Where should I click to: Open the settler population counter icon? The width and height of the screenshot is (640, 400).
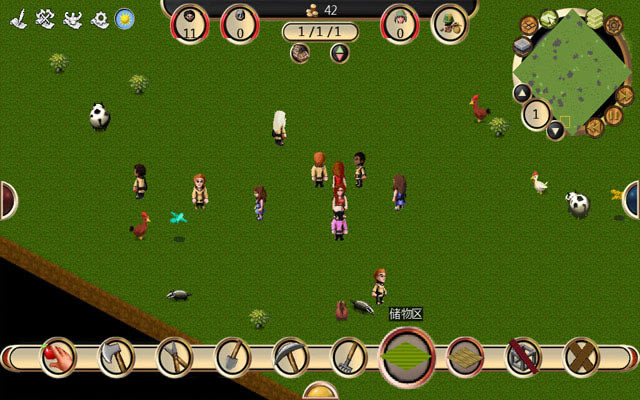190,22
